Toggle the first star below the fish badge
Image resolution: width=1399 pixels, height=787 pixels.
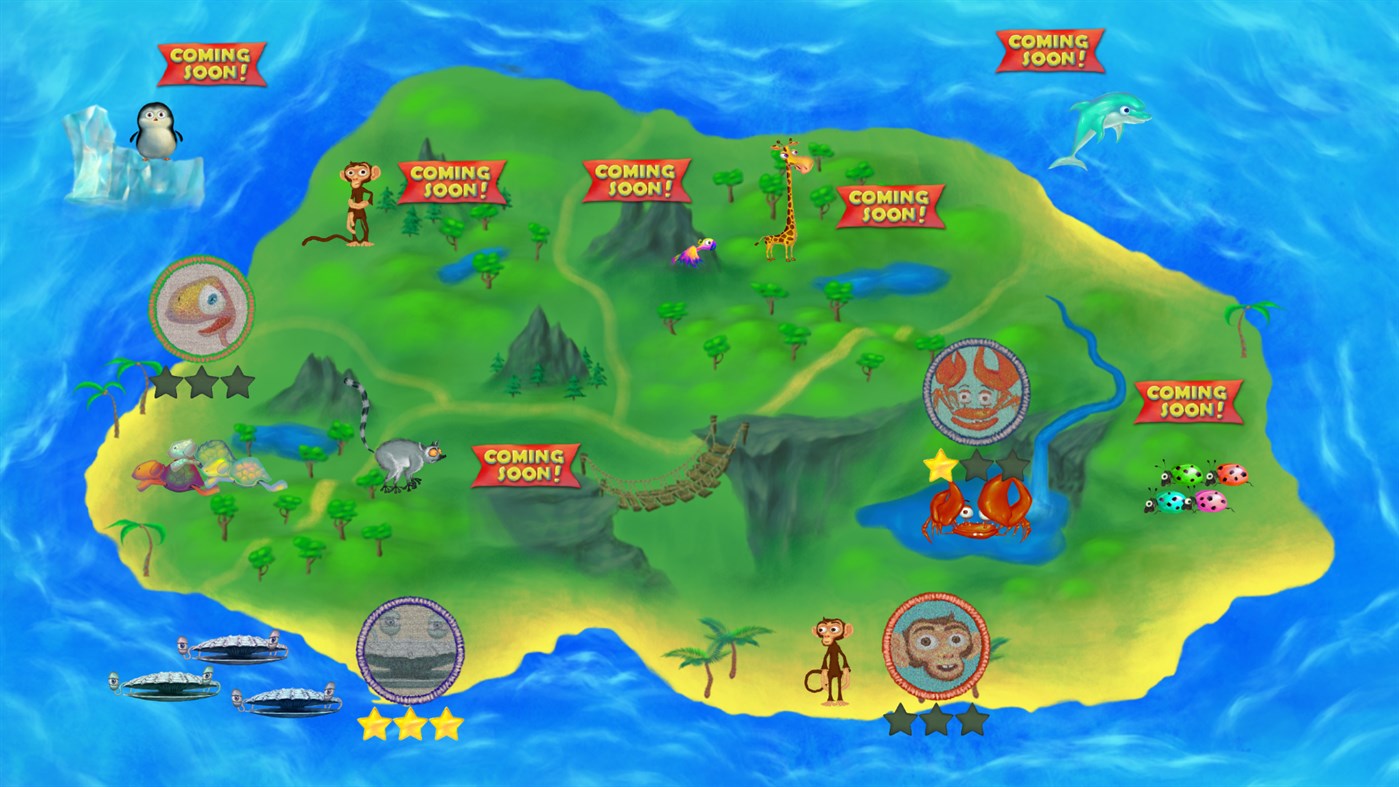(166, 382)
